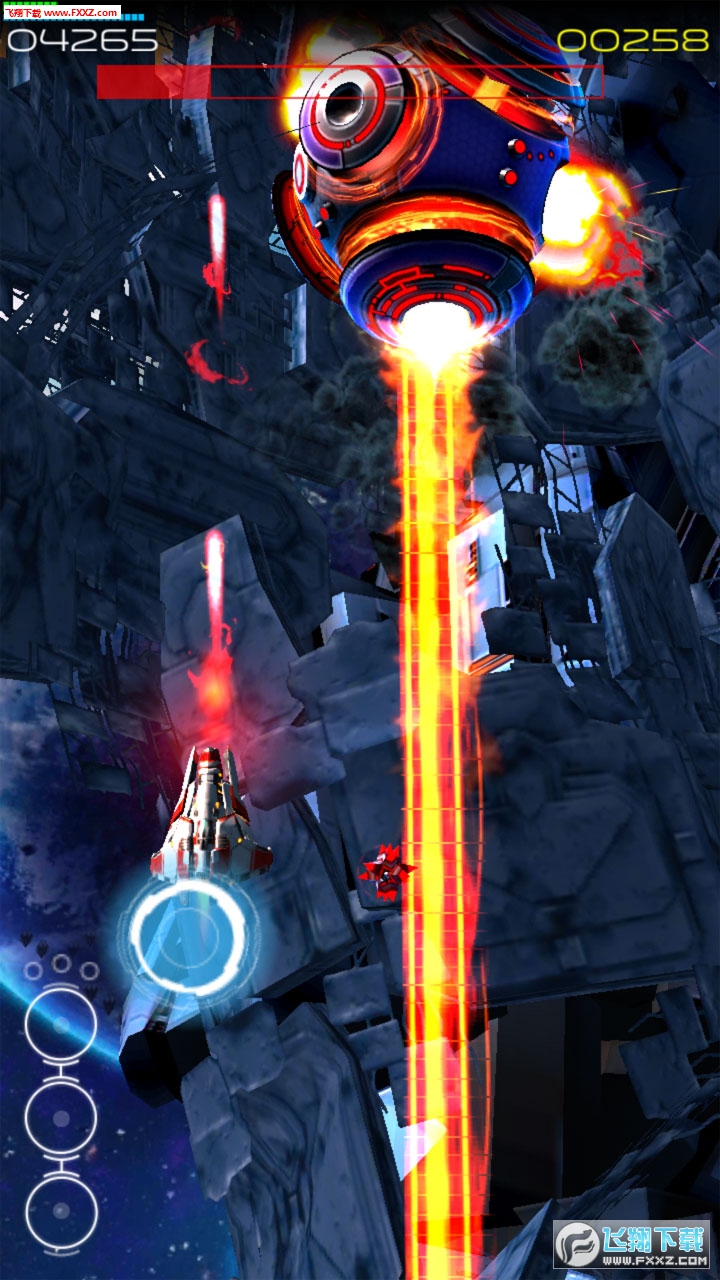This screenshot has width=720, height=1280.
Task: Activate the lowest circle in the linked stack
Action: (x=61, y=1210)
